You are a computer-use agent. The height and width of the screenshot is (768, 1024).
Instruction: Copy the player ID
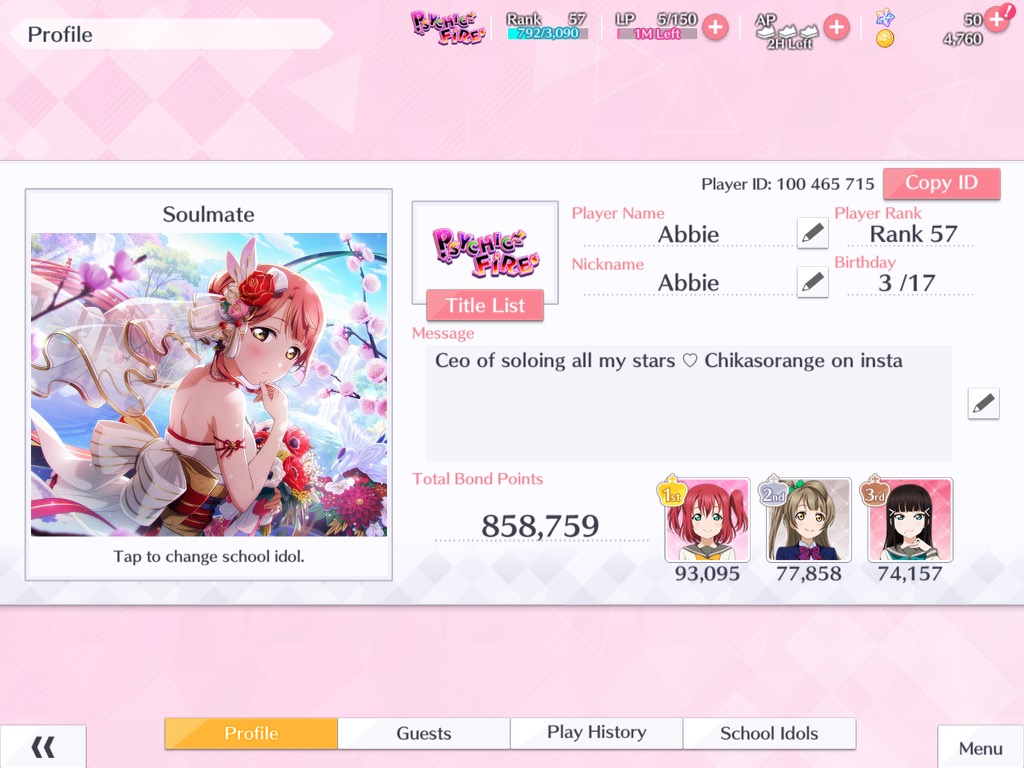[x=941, y=183]
